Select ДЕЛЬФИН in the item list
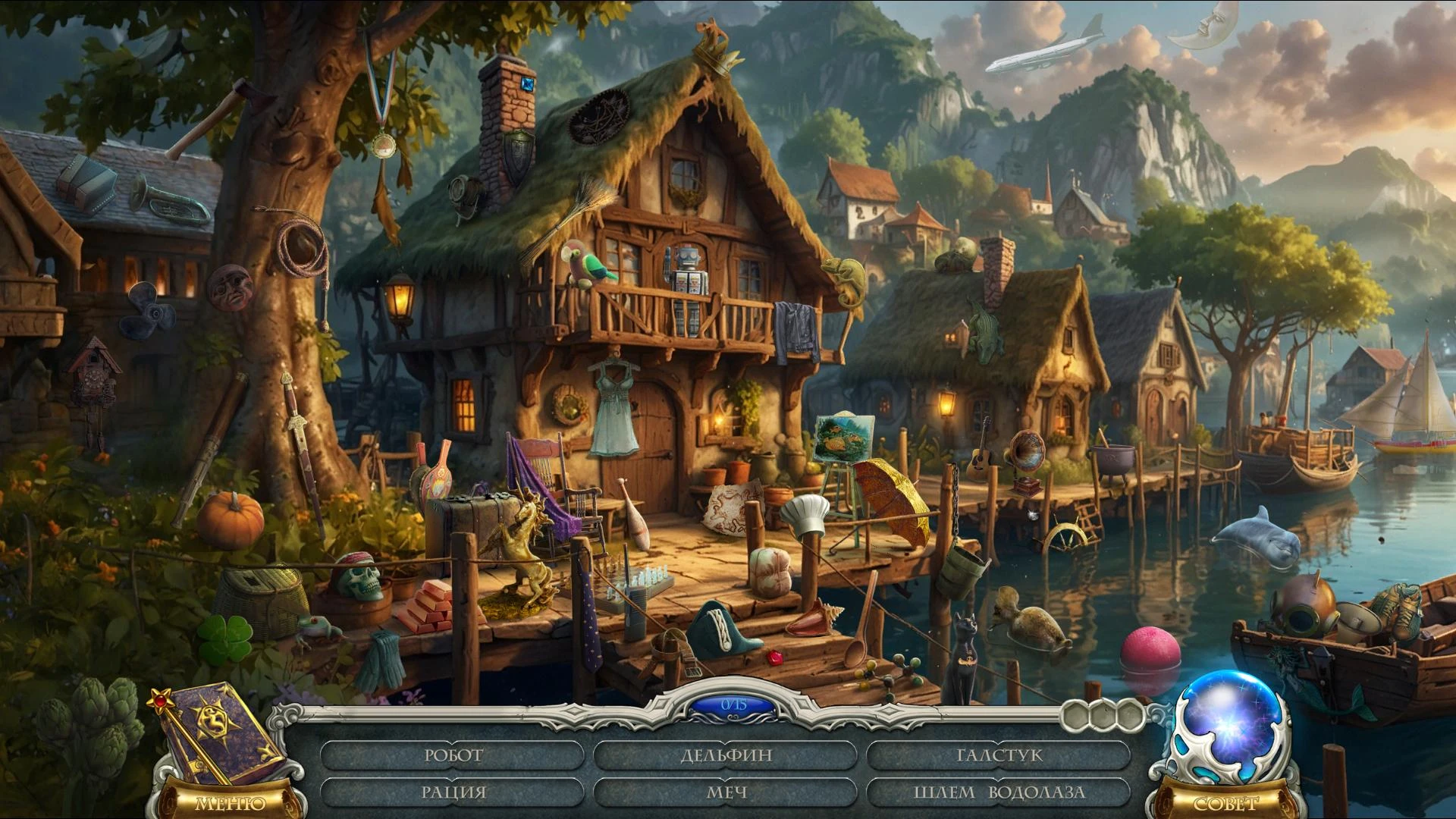 pyautogui.click(x=726, y=755)
